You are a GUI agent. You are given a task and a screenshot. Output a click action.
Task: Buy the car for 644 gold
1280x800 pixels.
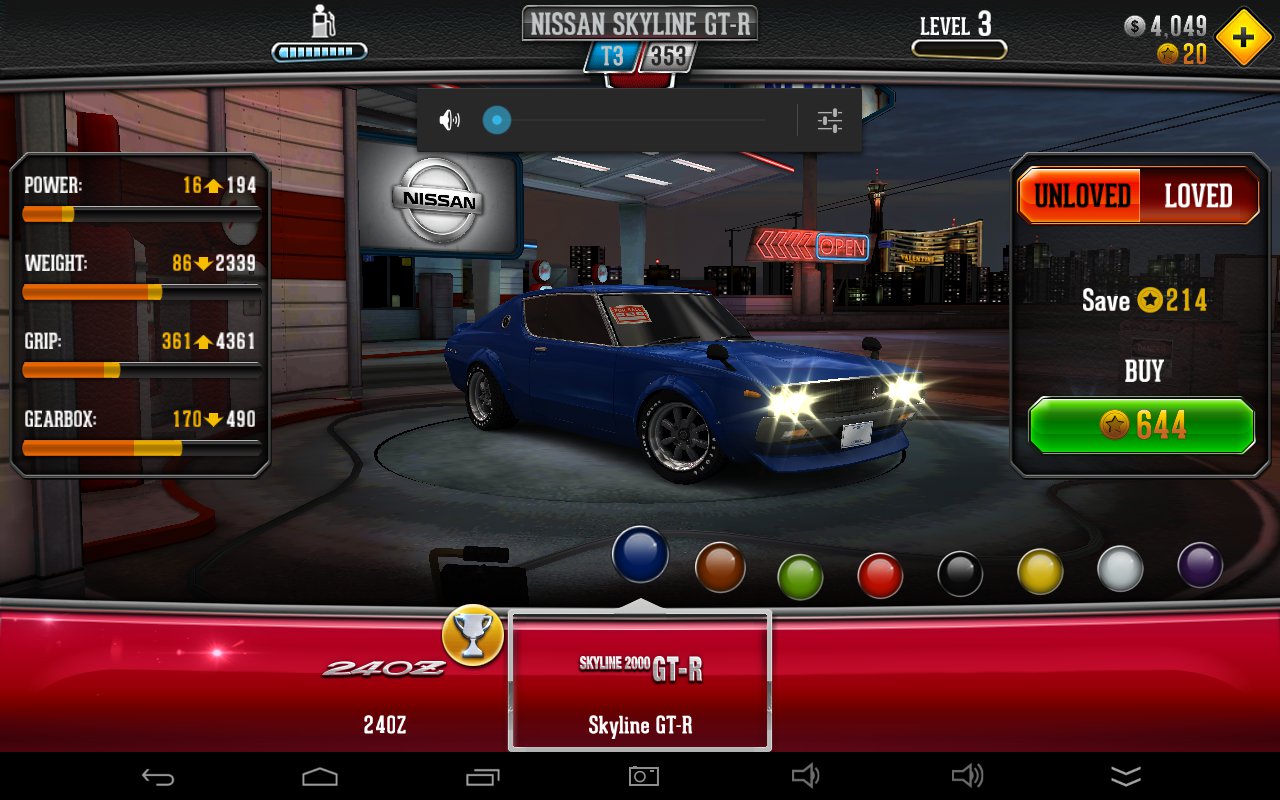point(1141,426)
